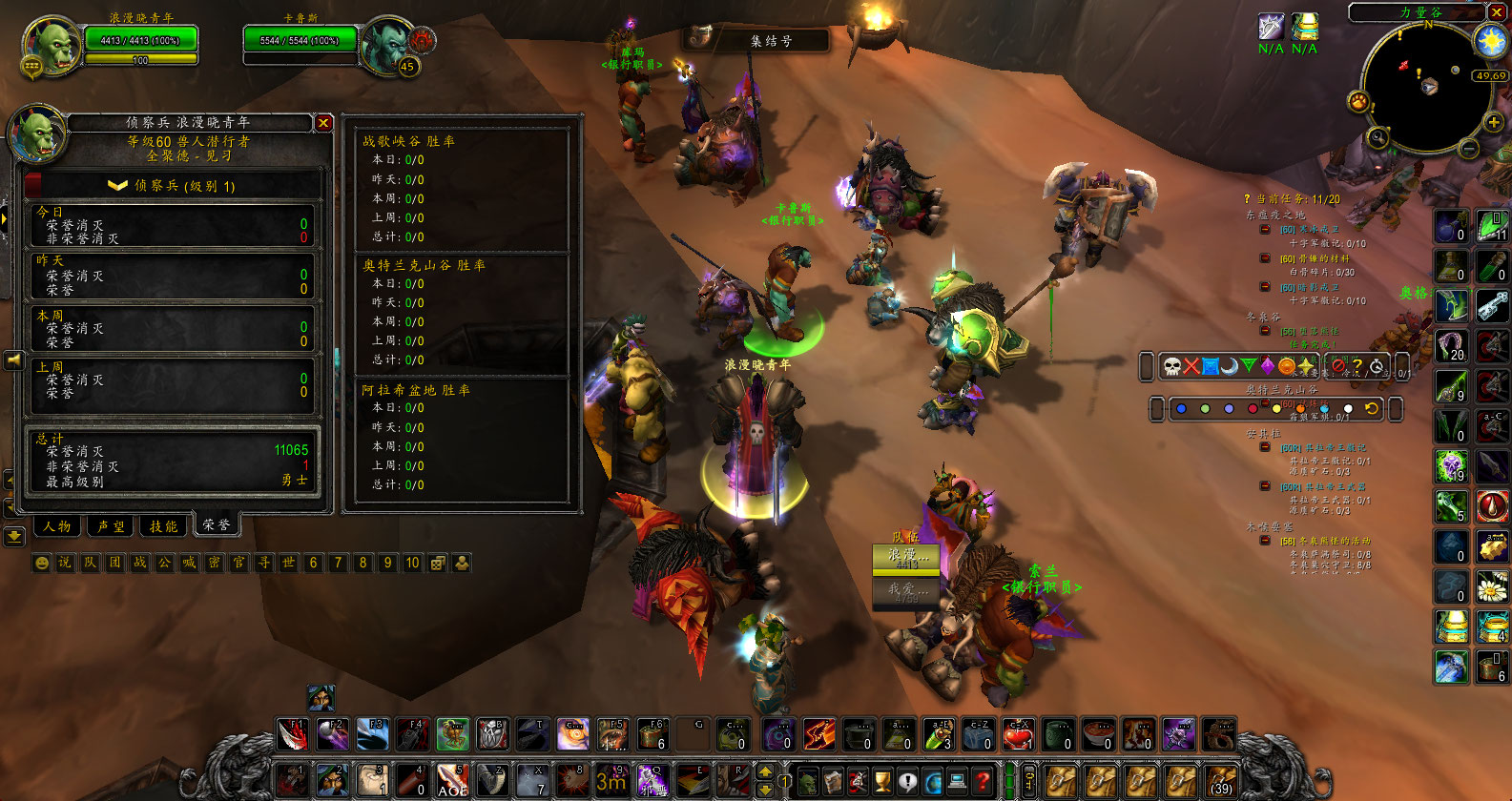Collapse the 寒冰戒卫 quest tracker entry
The height and width of the screenshot is (801, 1512).
(x=1265, y=230)
